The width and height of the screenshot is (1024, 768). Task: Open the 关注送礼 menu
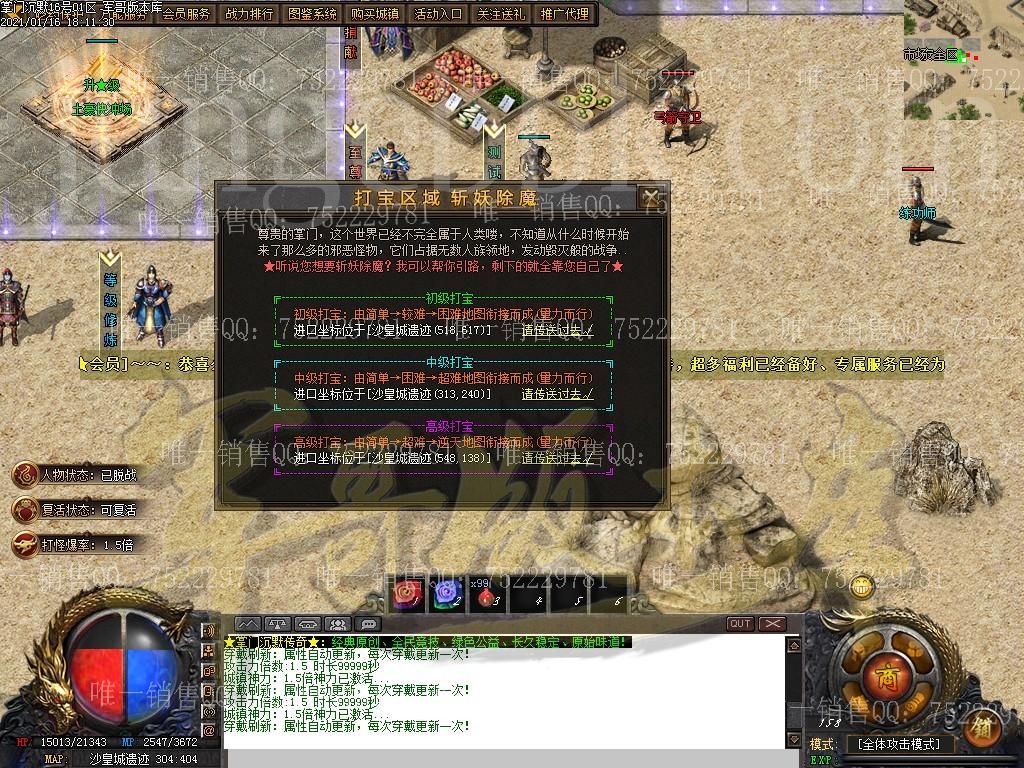(x=503, y=14)
